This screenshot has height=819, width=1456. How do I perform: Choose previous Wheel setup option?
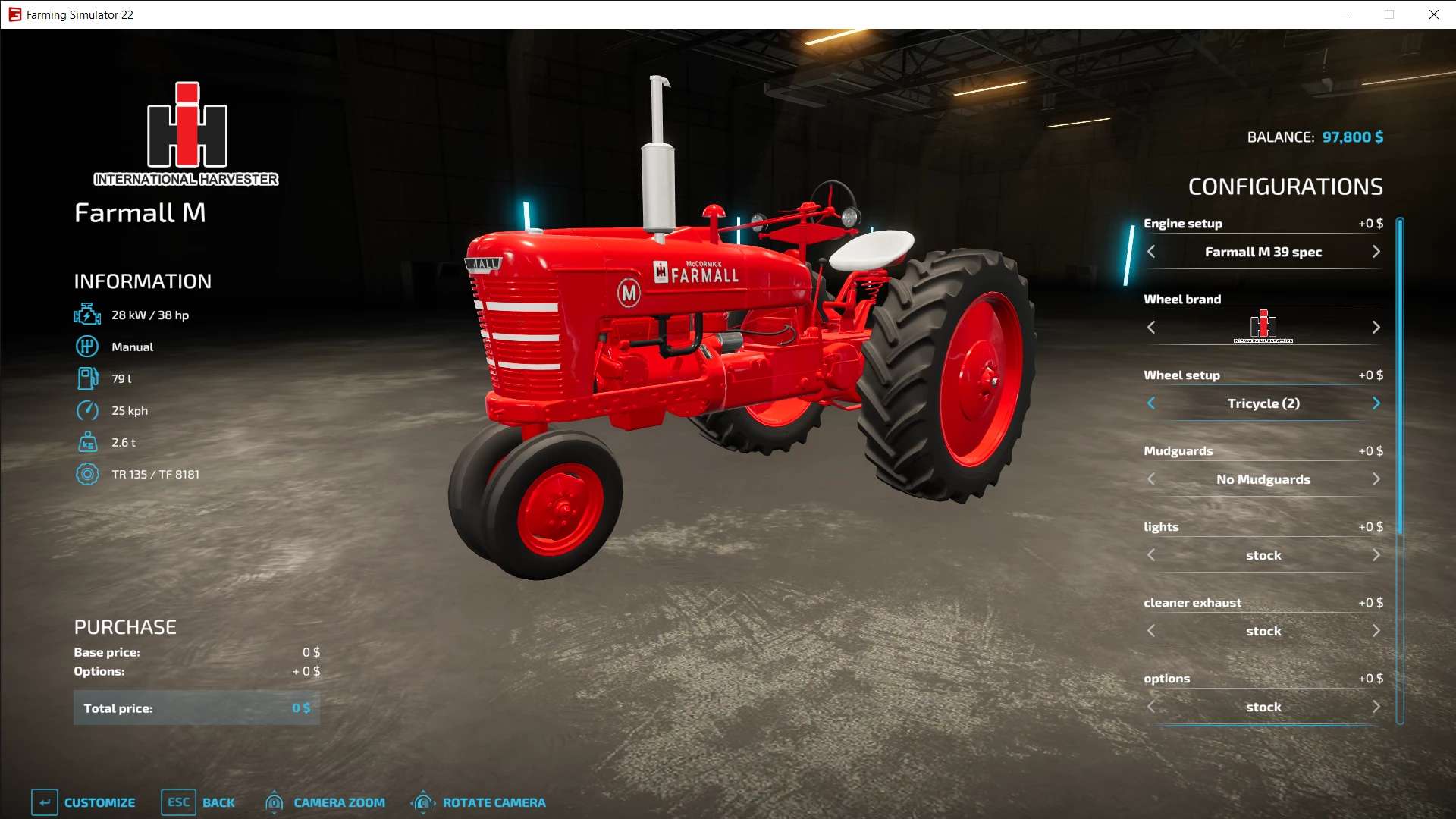coord(1151,403)
